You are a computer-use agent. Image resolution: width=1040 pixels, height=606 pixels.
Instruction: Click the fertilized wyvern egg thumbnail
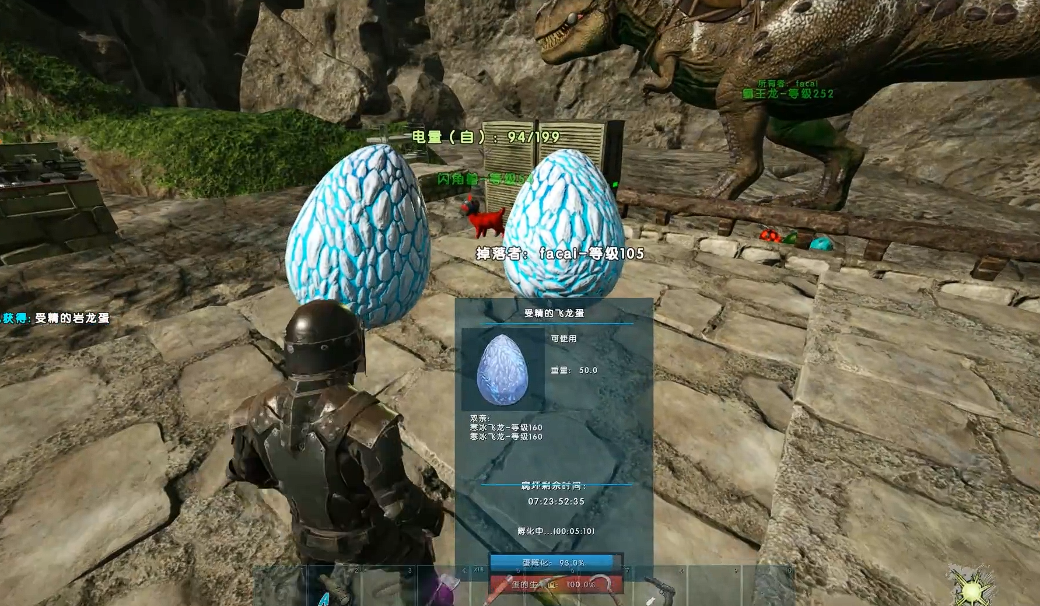coord(503,369)
